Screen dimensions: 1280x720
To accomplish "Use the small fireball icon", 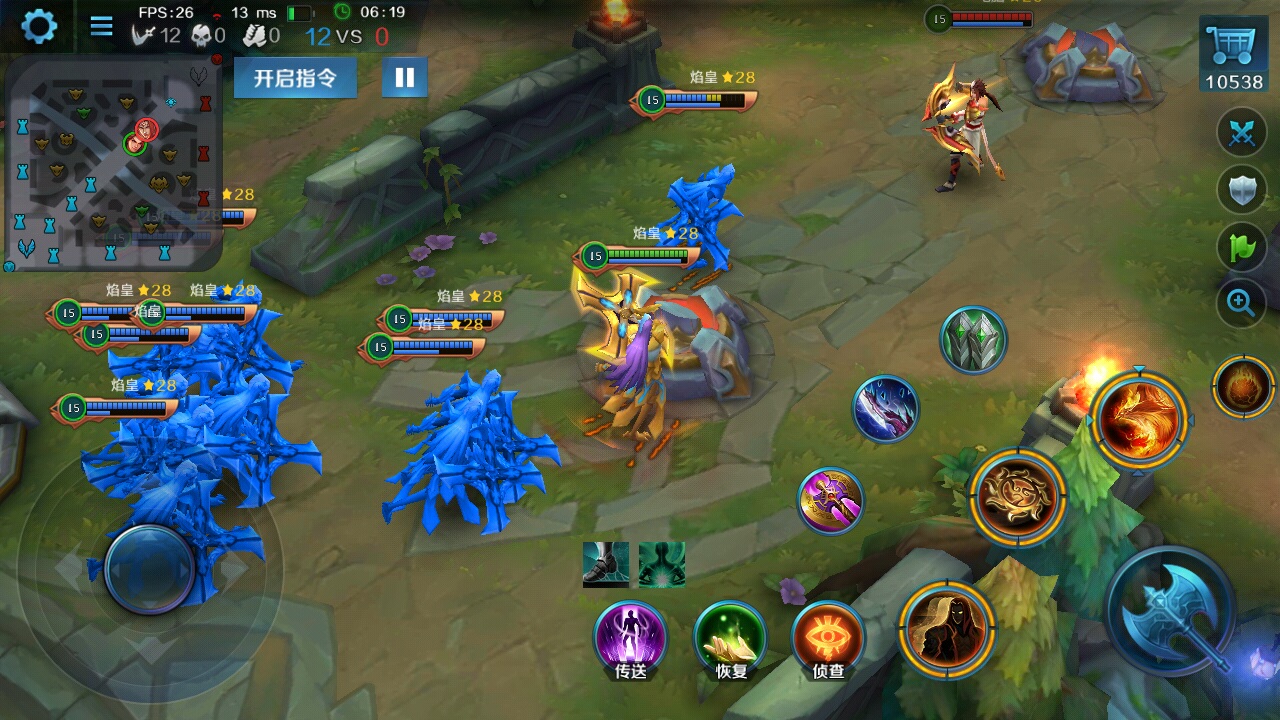I will point(1243,387).
